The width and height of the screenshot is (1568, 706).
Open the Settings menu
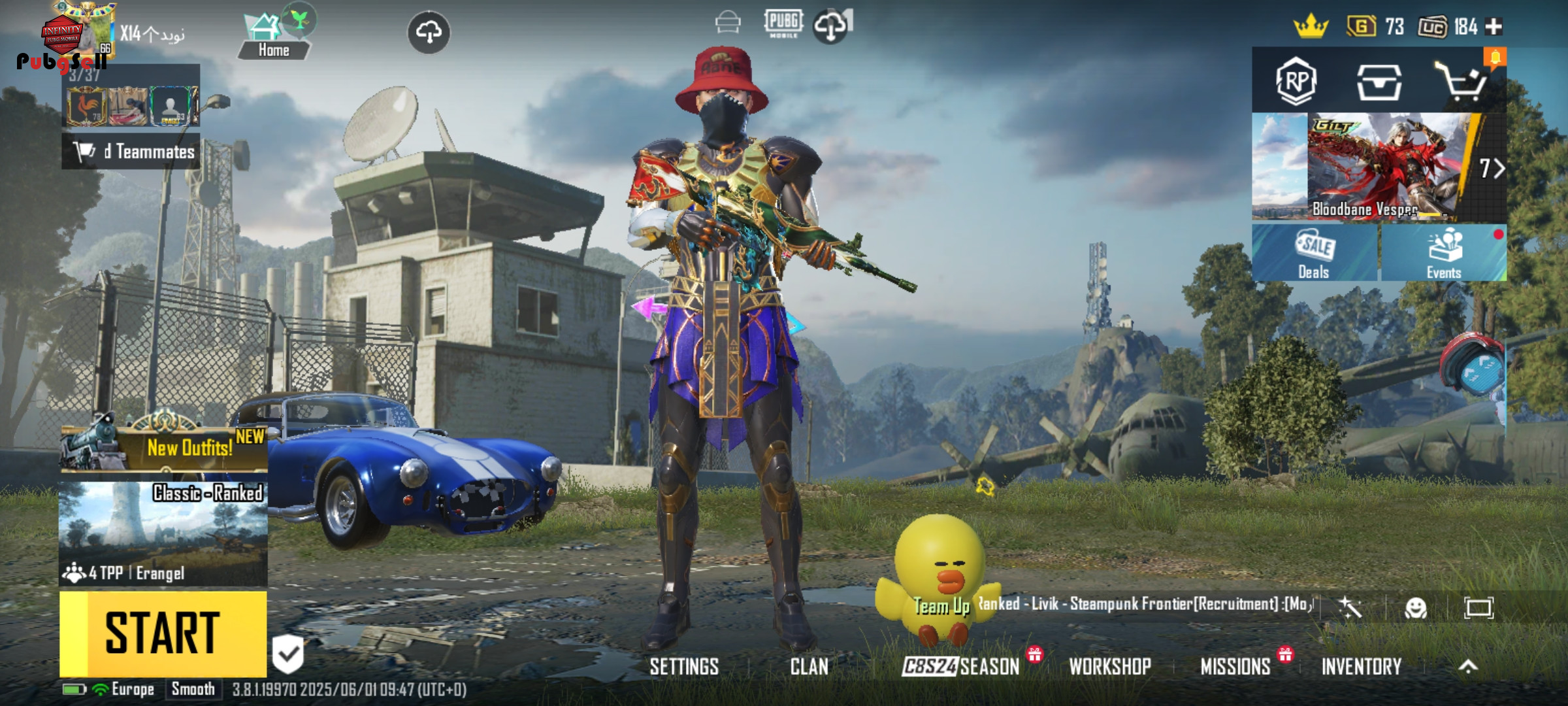(x=683, y=666)
